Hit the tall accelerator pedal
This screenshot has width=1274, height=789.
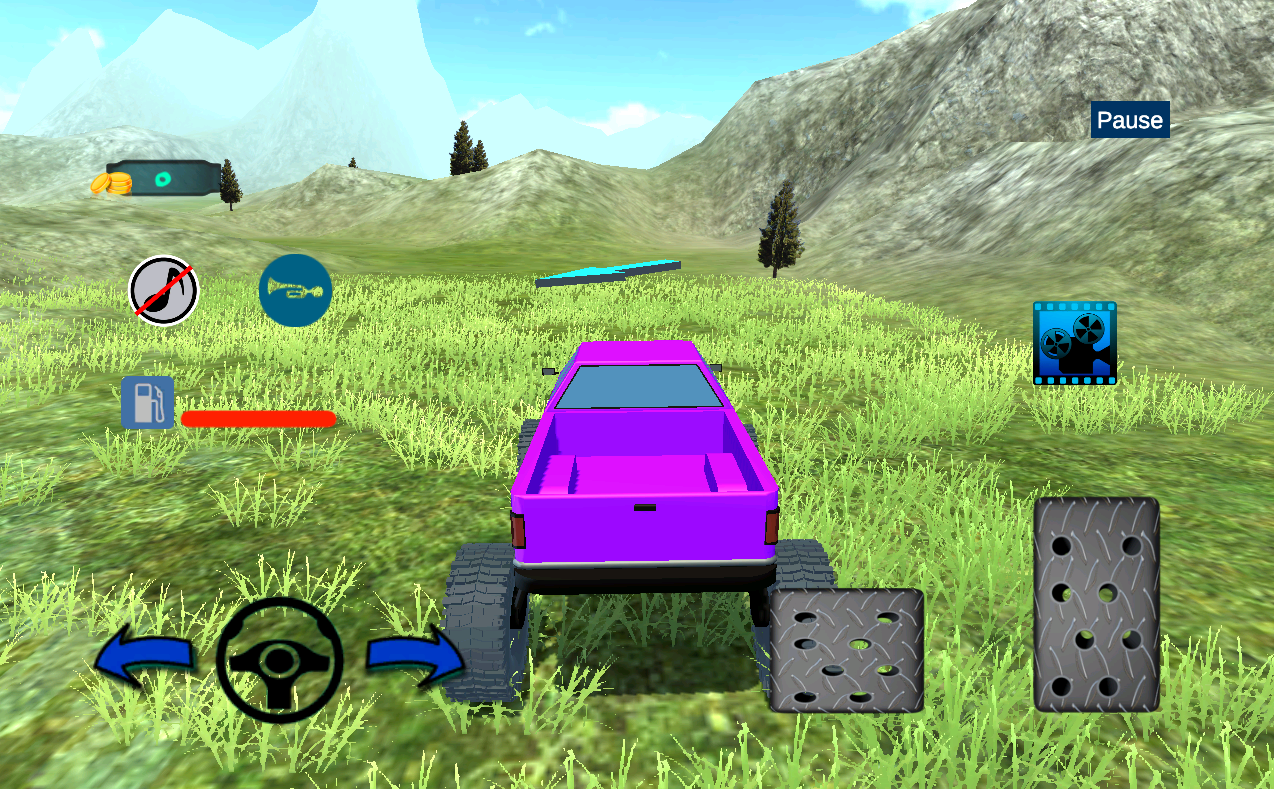click(x=1096, y=604)
